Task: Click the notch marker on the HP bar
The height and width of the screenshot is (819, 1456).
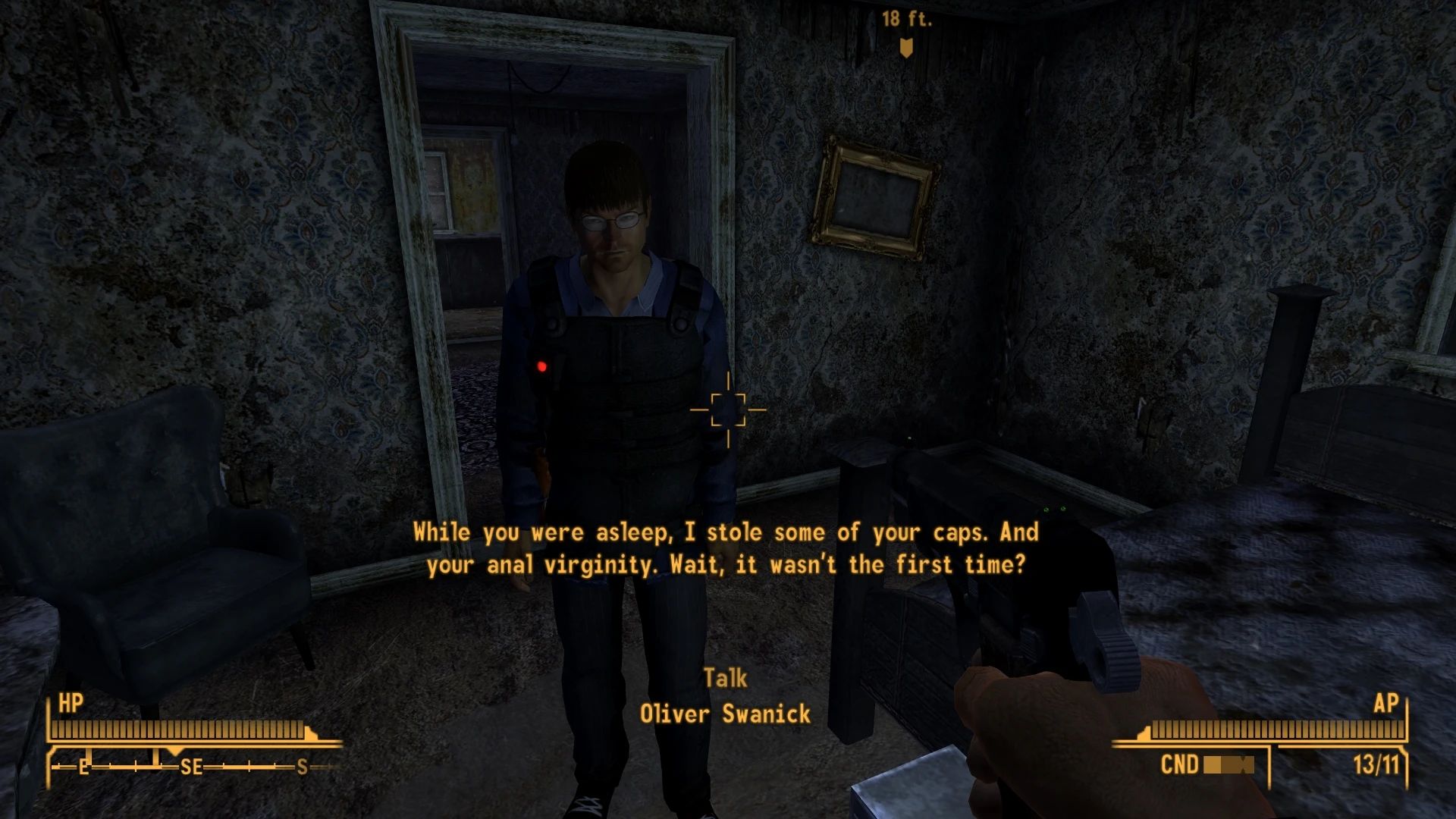Action: [x=309, y=731]
